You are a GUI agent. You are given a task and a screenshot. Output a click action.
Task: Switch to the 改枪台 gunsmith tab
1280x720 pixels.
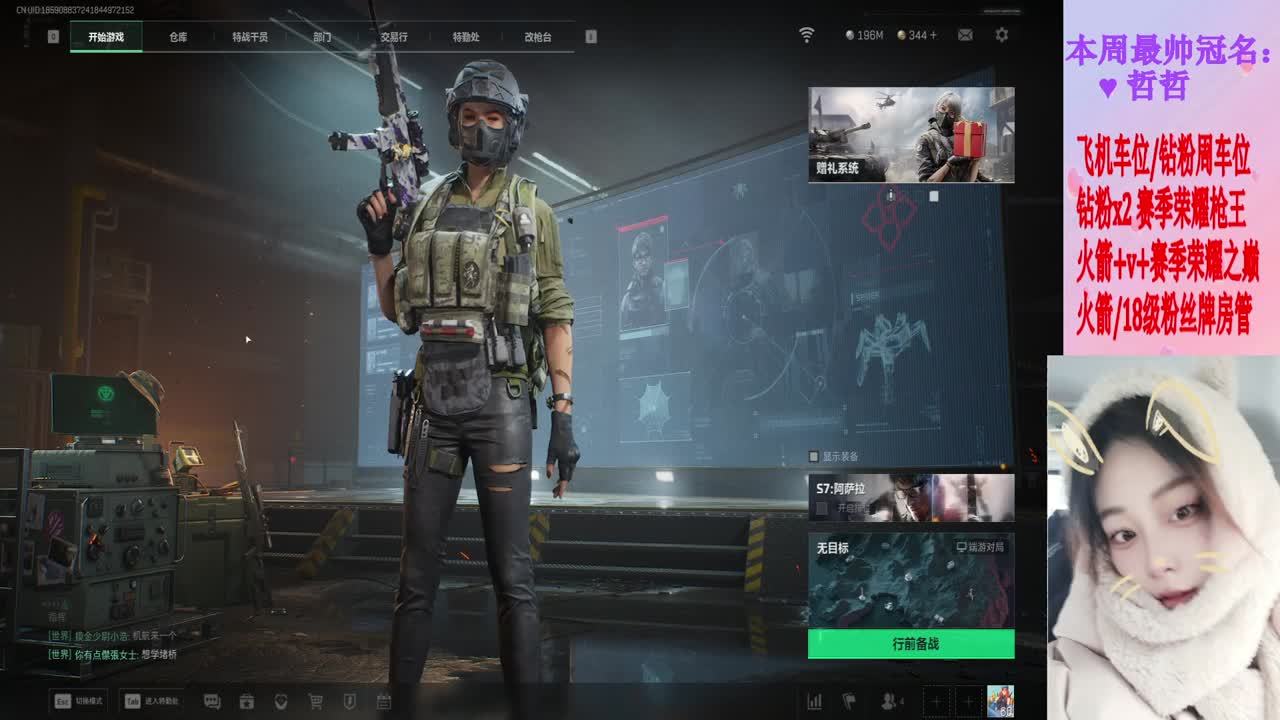[x=538, y=37]
